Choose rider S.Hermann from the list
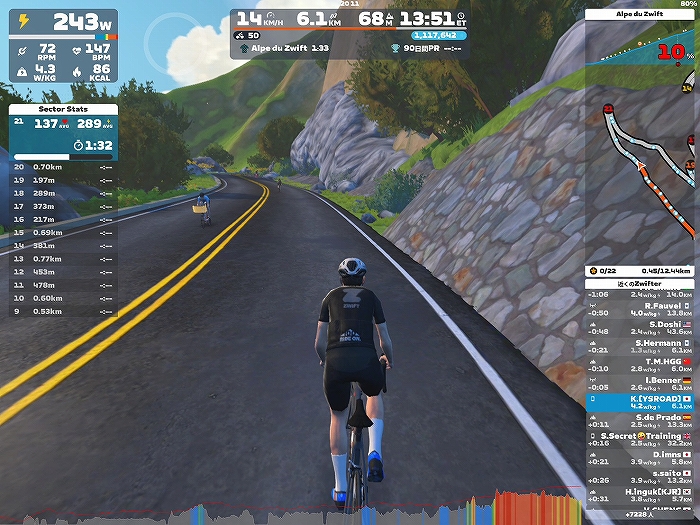This screenshot has width=700, height=525. pos(640,346)
